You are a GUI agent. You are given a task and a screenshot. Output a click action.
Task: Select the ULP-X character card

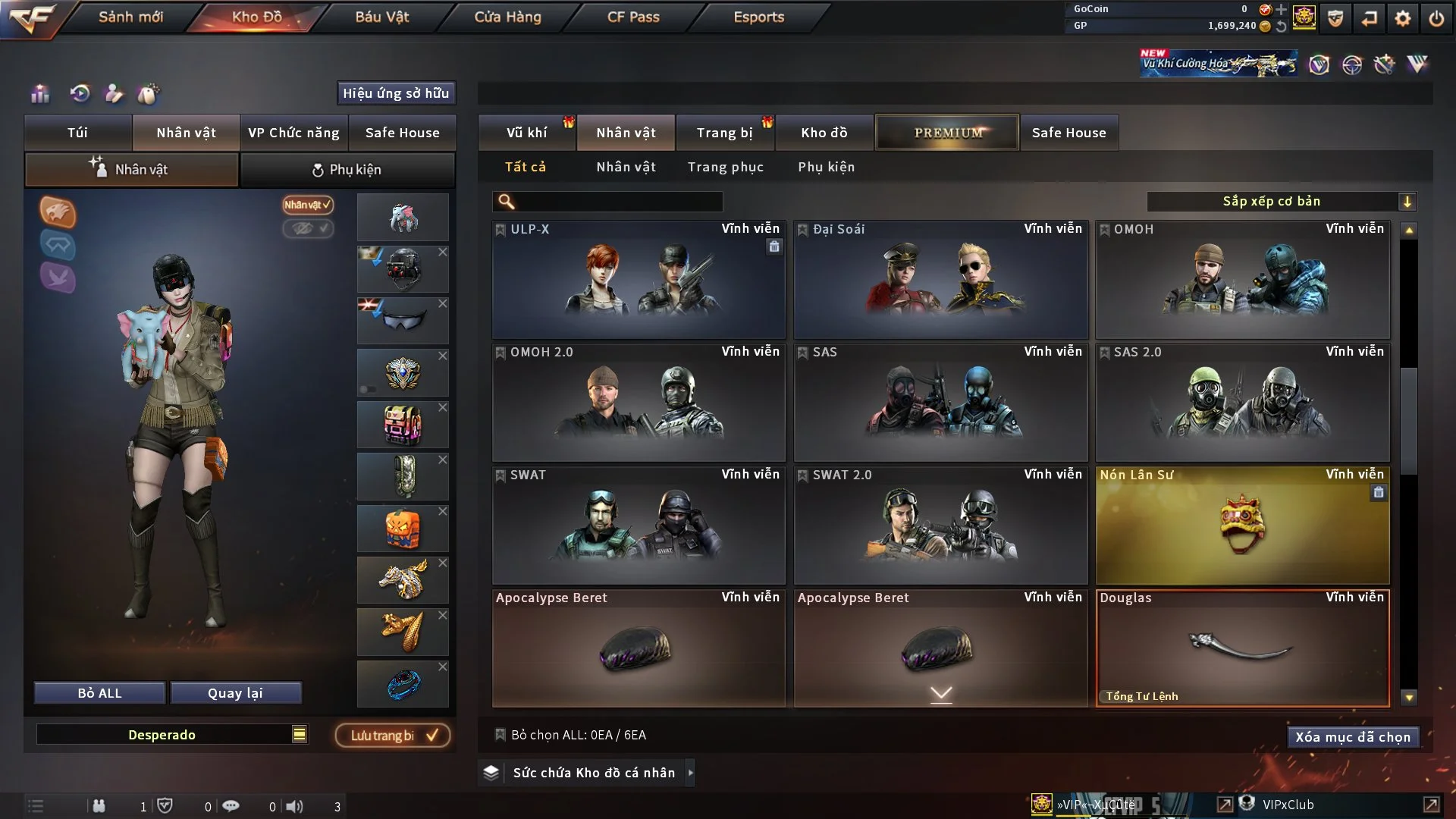639,281
